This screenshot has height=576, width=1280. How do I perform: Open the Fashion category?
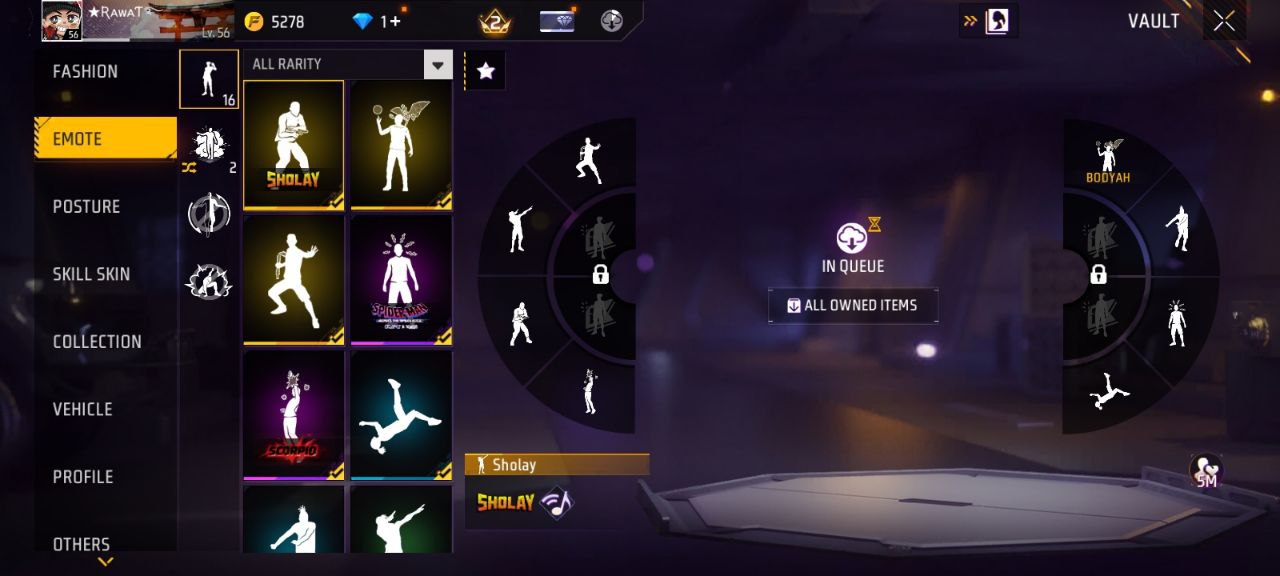tap(86, 72)
